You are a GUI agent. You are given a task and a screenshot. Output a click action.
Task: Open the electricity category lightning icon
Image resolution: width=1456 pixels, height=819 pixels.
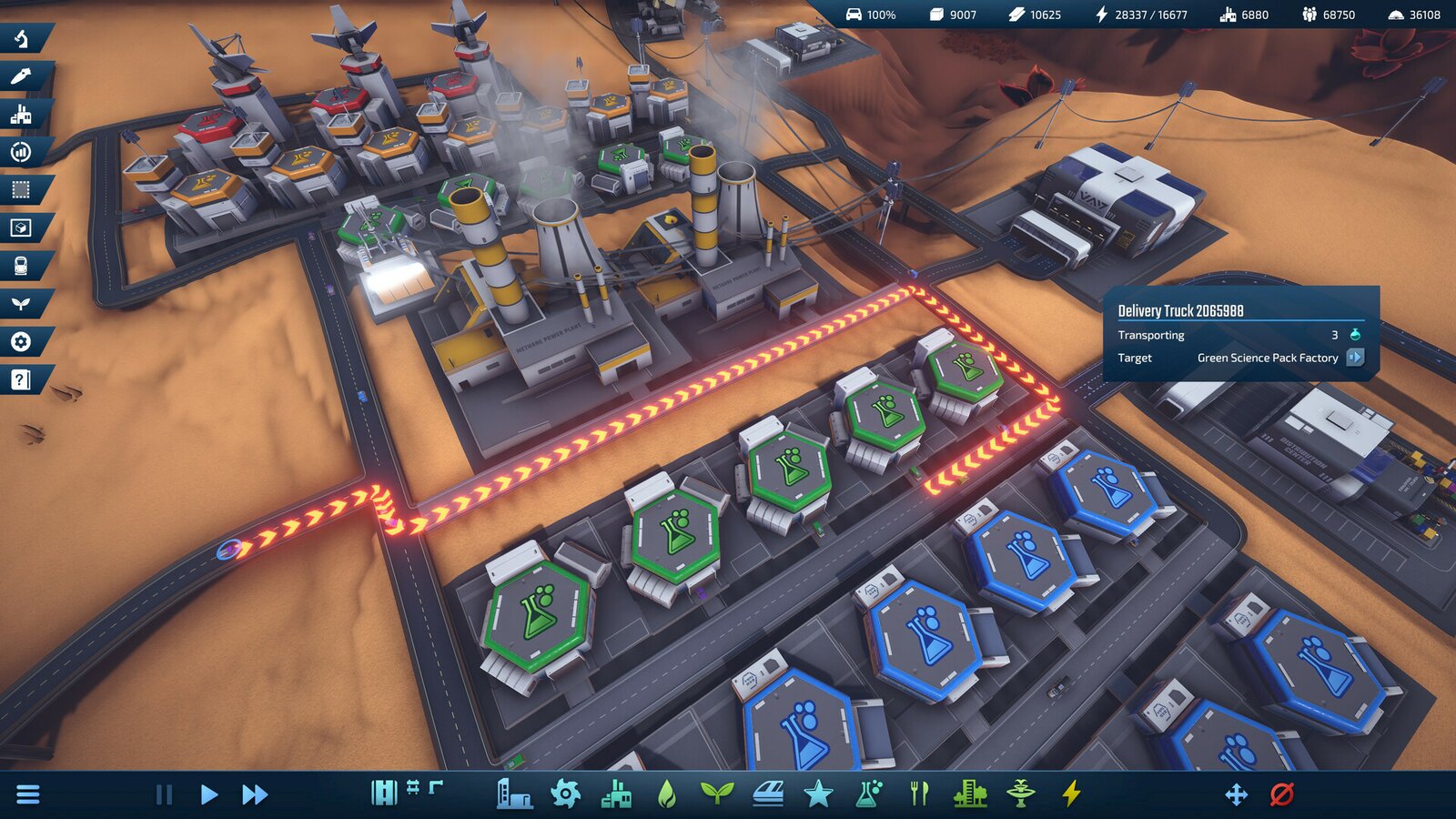pyautogui.click(x=1070, y=793)
